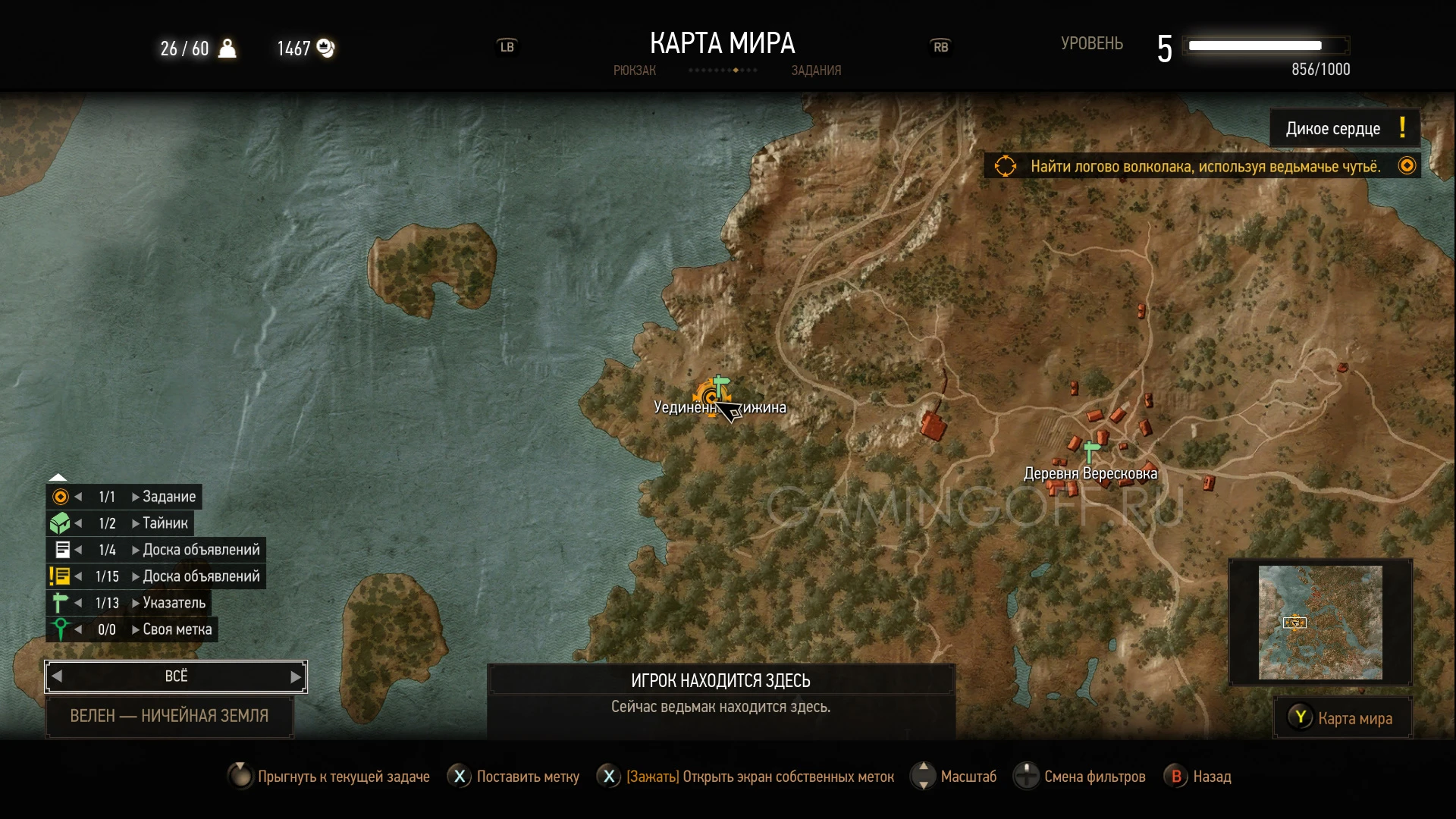
Task: Select the Тайник legend entry
Action: click(165, 523)
